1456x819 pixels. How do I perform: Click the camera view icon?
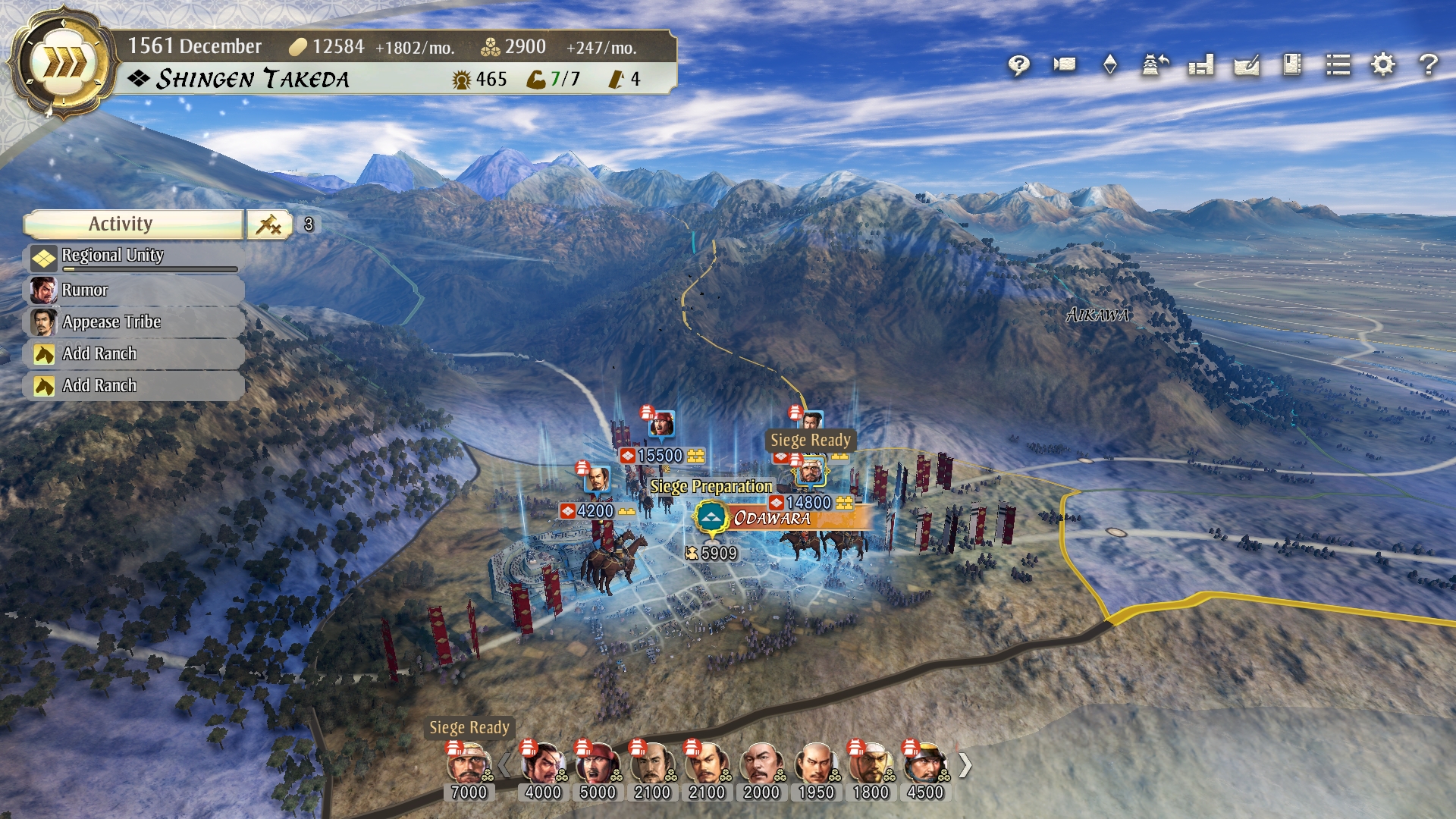click(x=1065, y=65)
